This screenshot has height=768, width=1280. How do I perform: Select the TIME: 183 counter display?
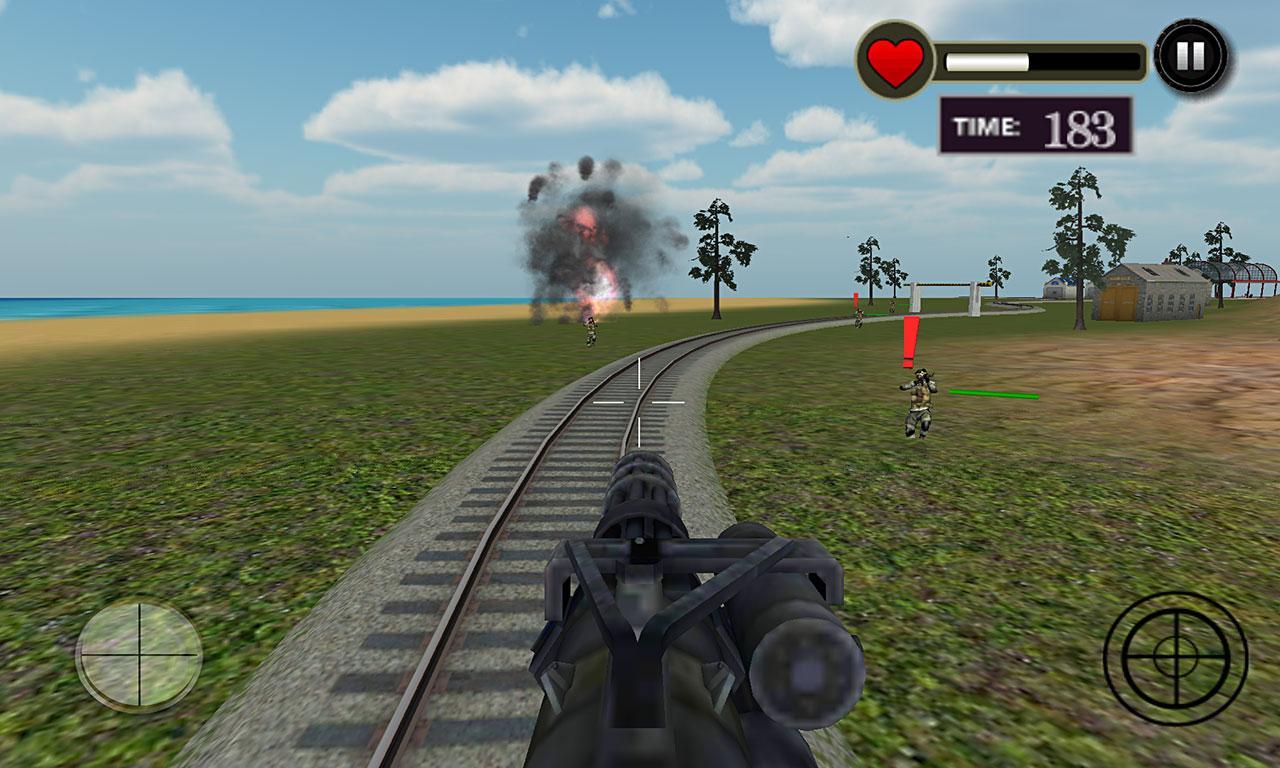point(1035,123)
